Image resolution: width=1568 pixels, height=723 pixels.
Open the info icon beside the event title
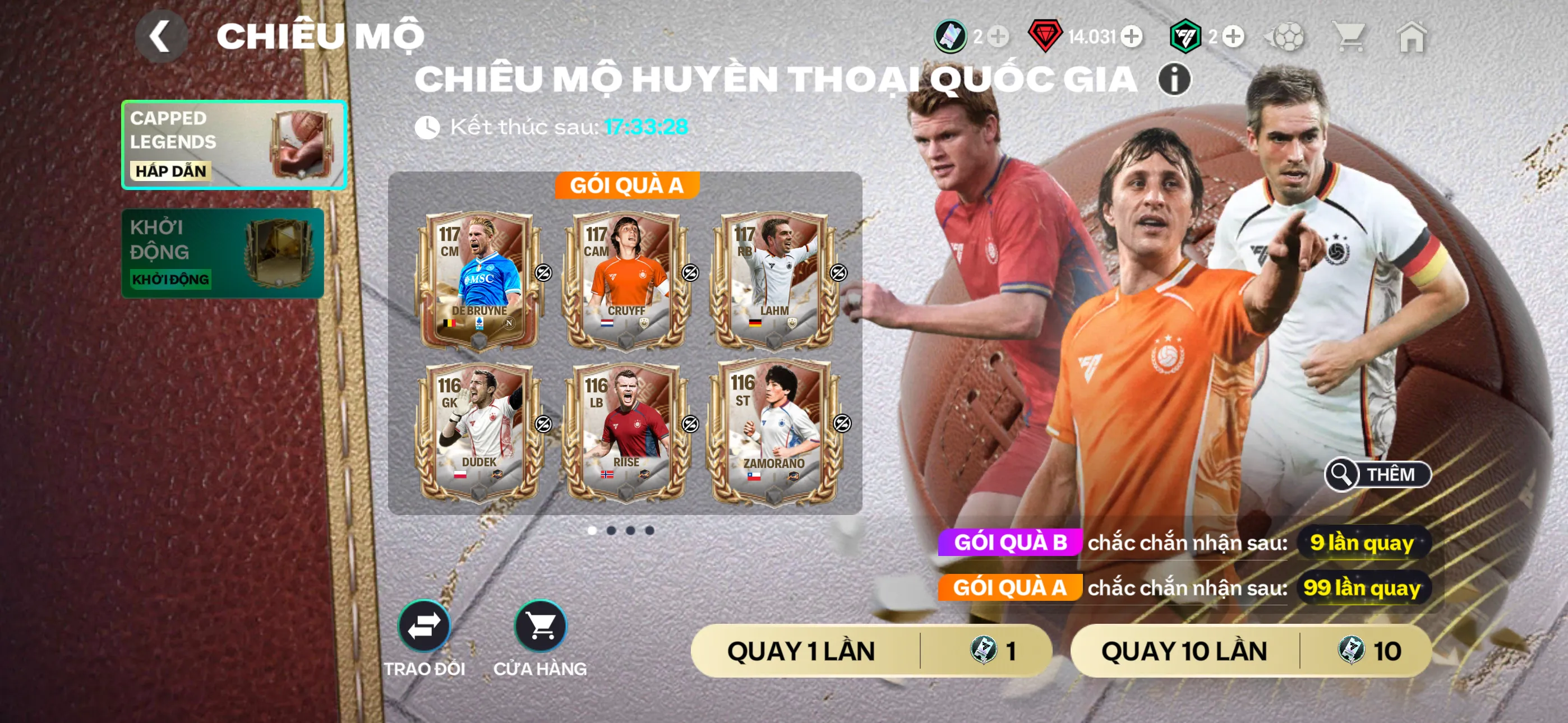click(x=1175, y=80)
